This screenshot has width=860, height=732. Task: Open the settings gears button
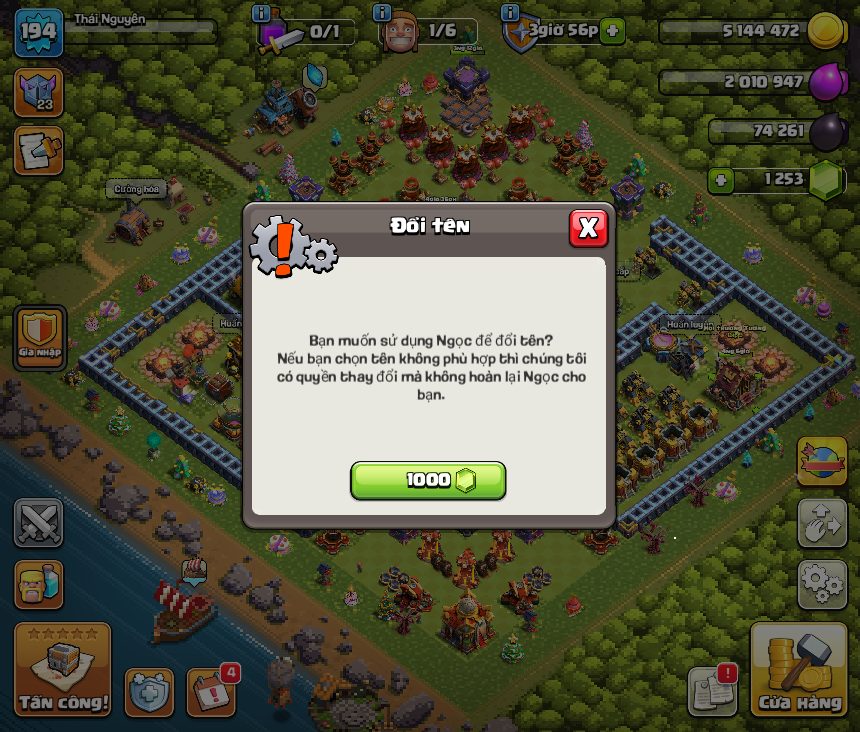[x=822, y=584]
